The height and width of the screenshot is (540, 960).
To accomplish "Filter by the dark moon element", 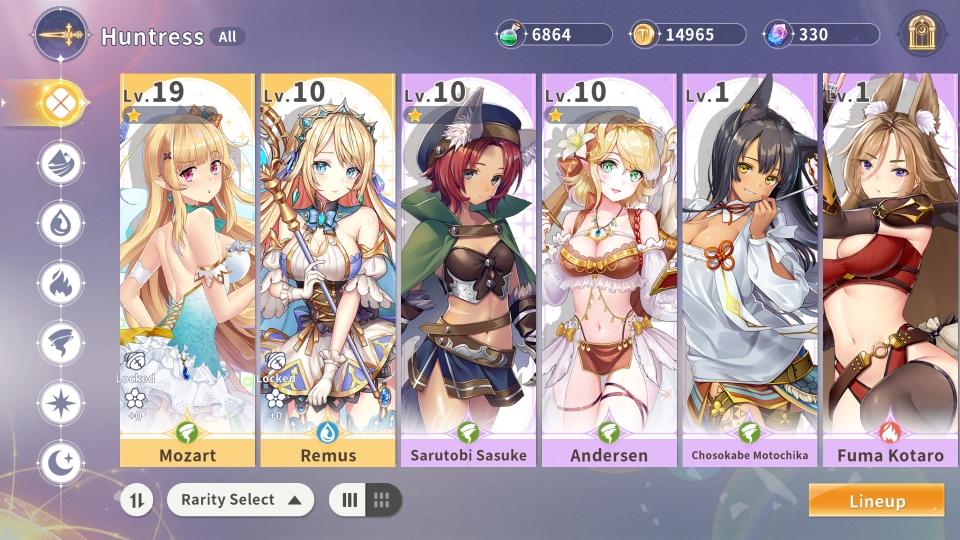I will click(x=61, y=463).
